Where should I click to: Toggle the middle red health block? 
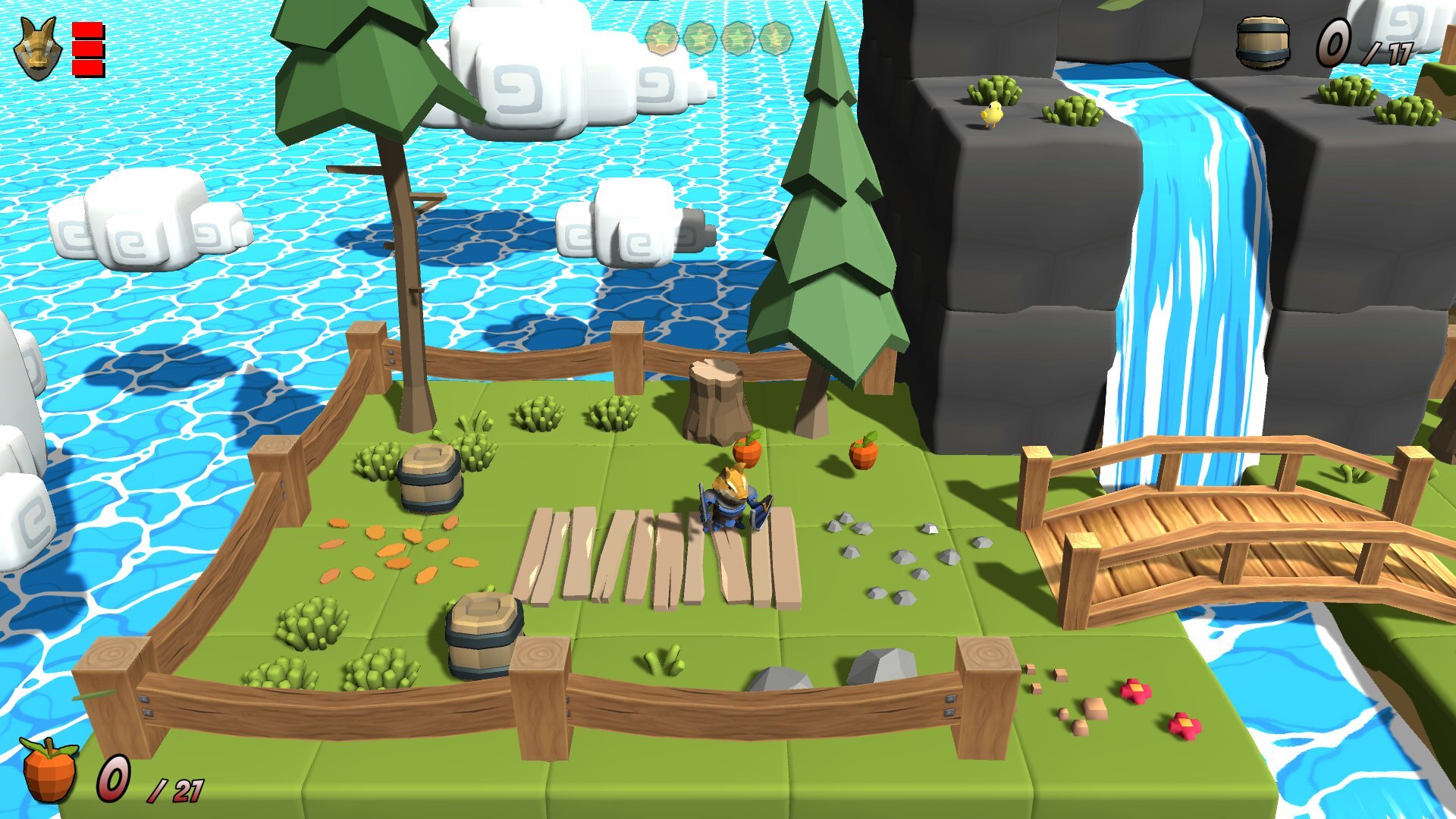click(86, 47)
